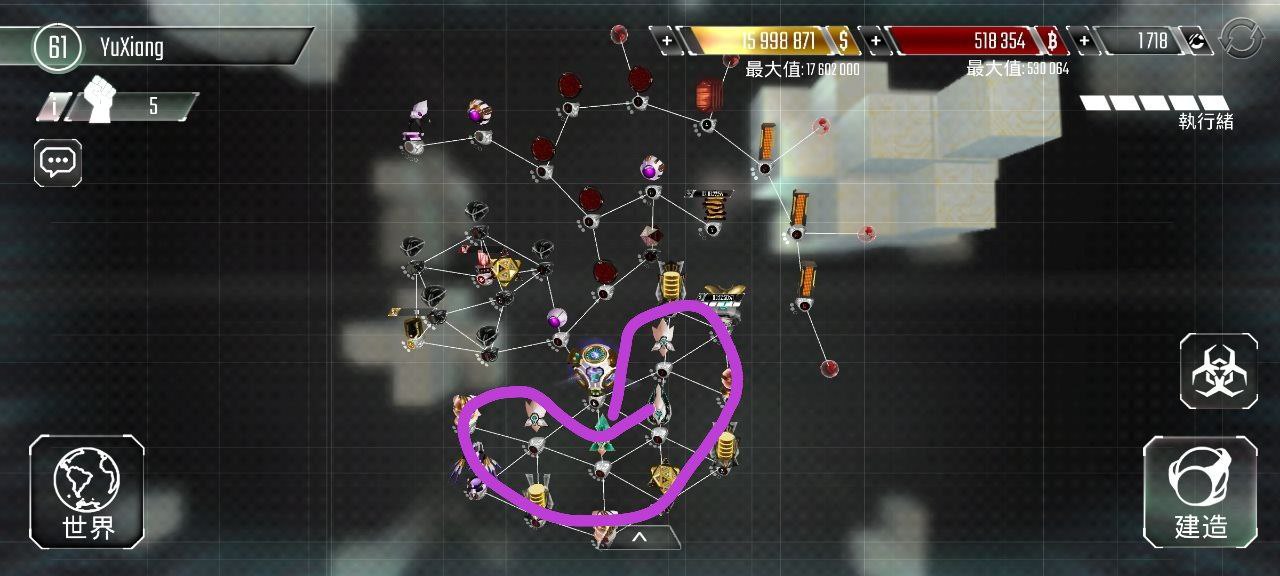Open the Build menu
The height and width of the screenshot is (576, 1280).
(1200, 491)
